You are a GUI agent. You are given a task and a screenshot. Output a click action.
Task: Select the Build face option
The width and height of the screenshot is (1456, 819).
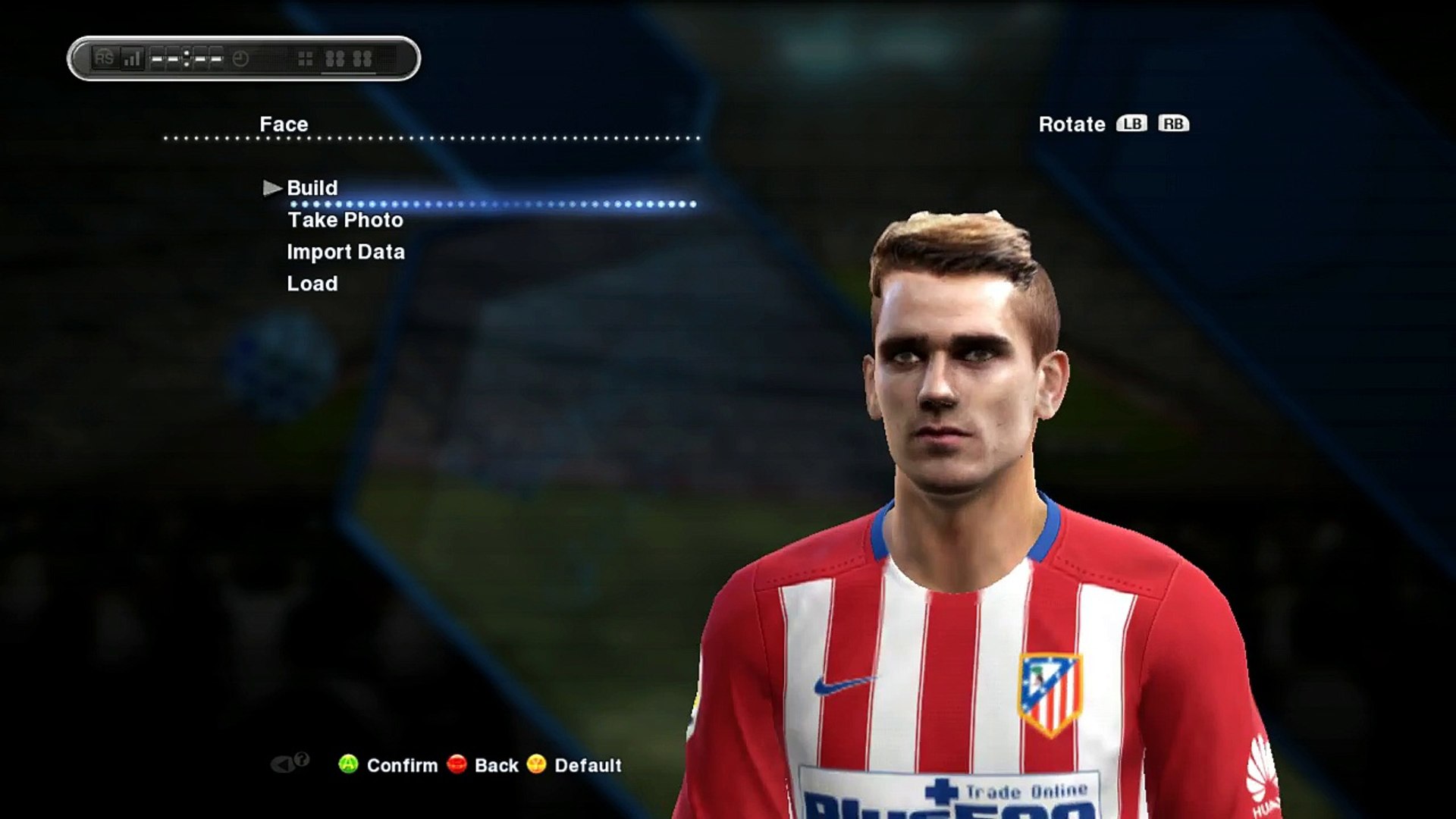[x=312, y=188]
